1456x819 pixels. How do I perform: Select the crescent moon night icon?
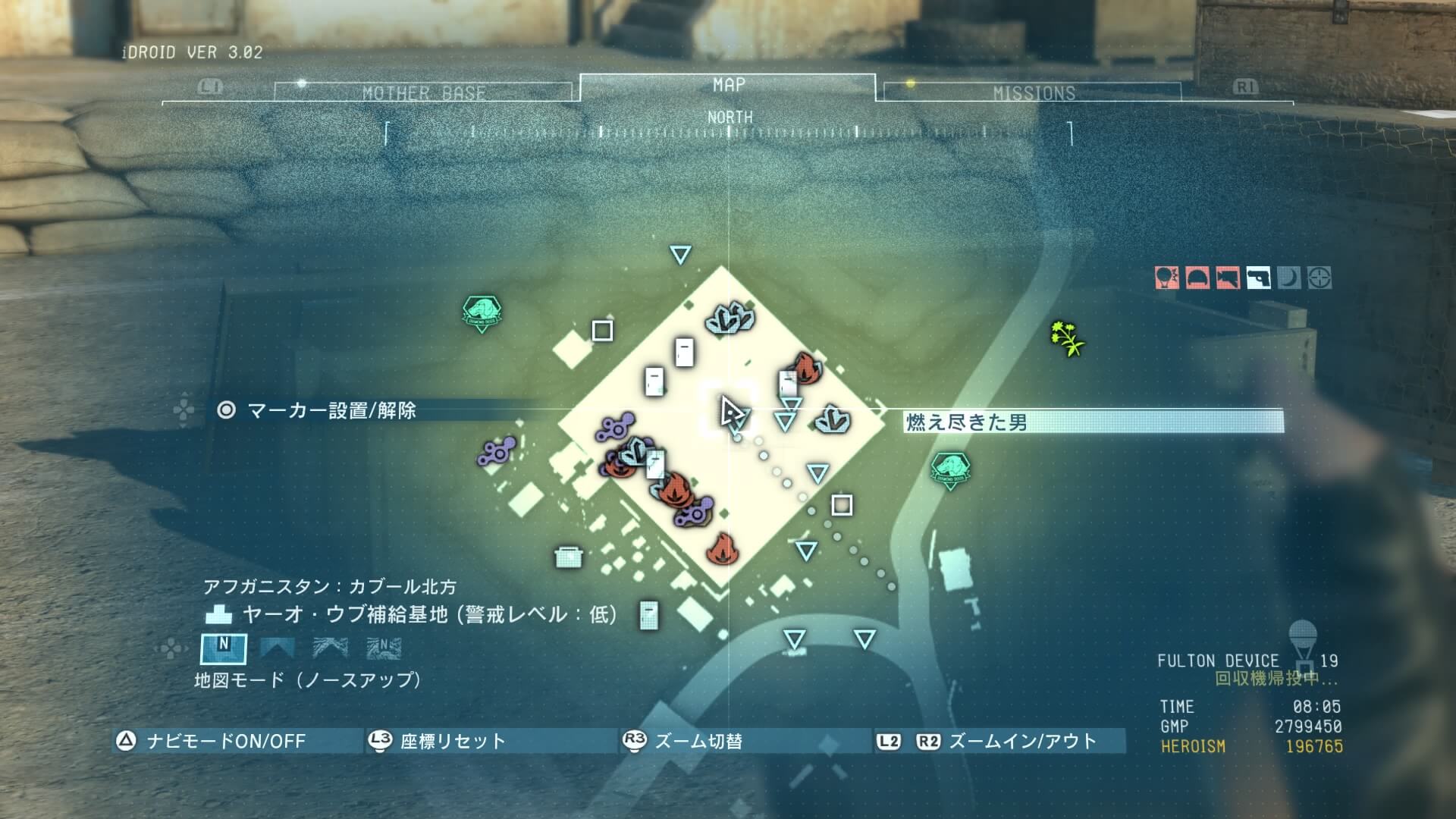point(1288,278)
